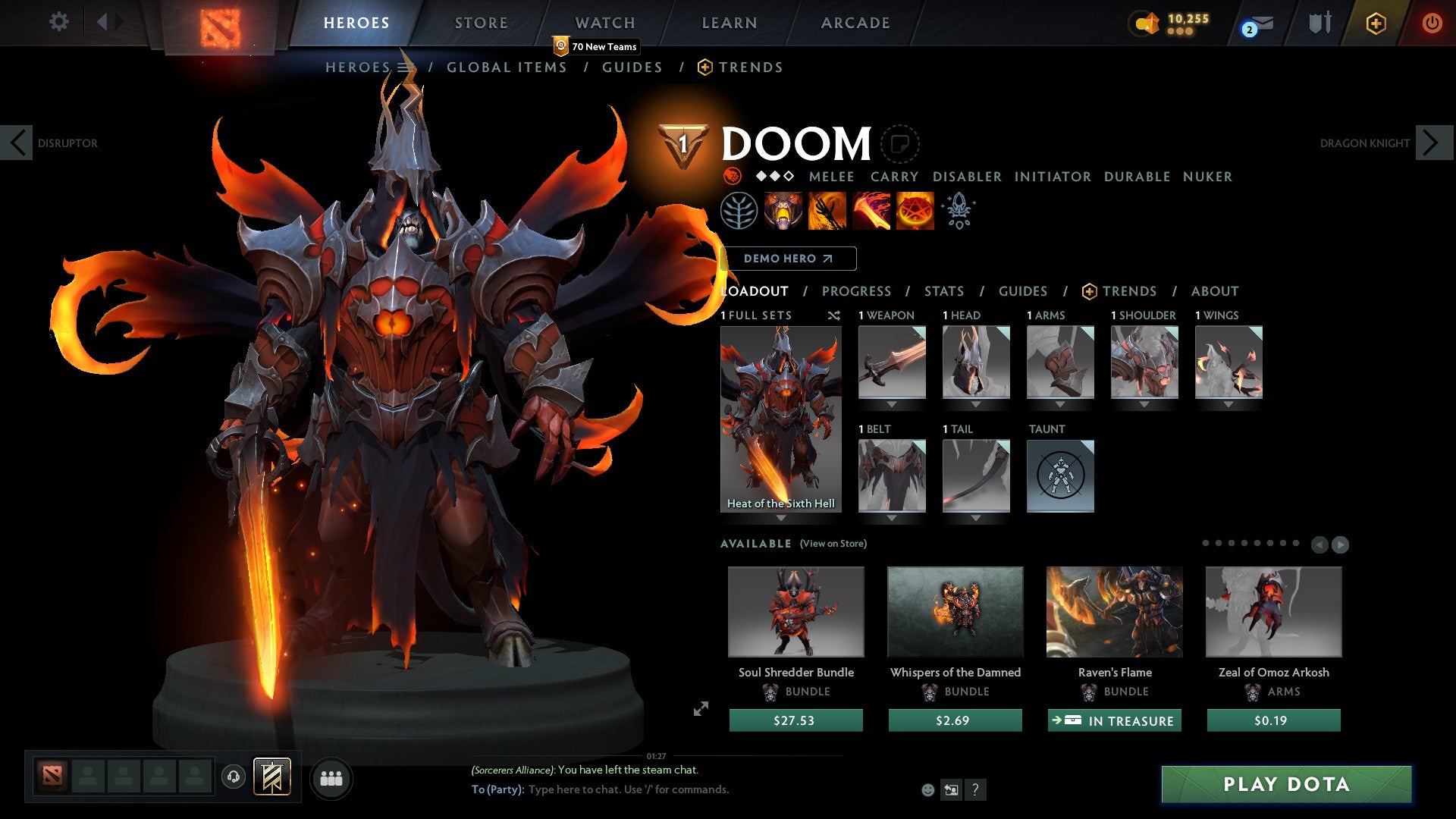1456x819 pixels.
Task: Expand the Weapon item slot dropdown
Action: (x=892, y=404)
